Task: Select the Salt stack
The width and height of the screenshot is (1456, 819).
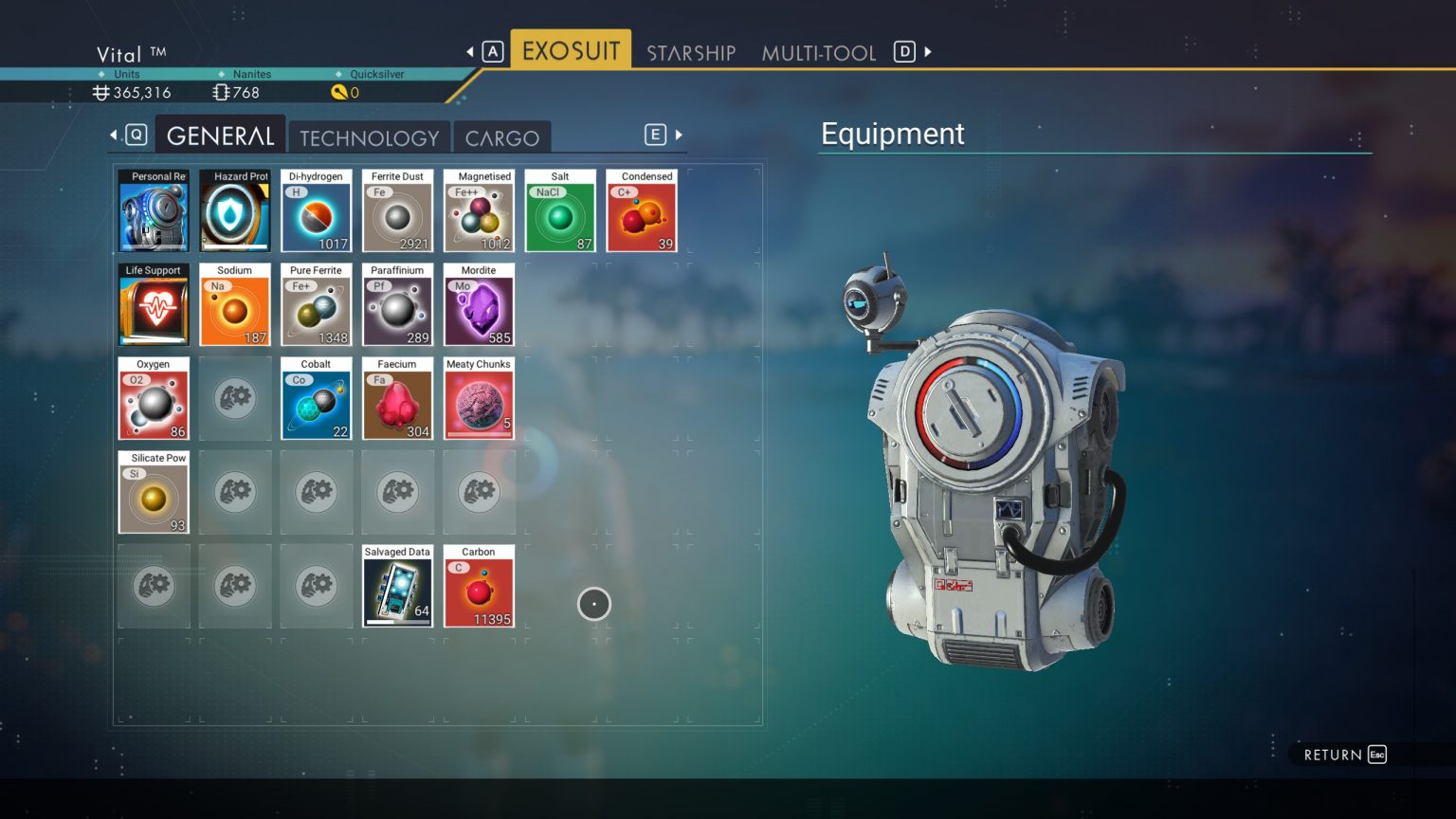Action: pyautogui.click(x=560, y=211)
